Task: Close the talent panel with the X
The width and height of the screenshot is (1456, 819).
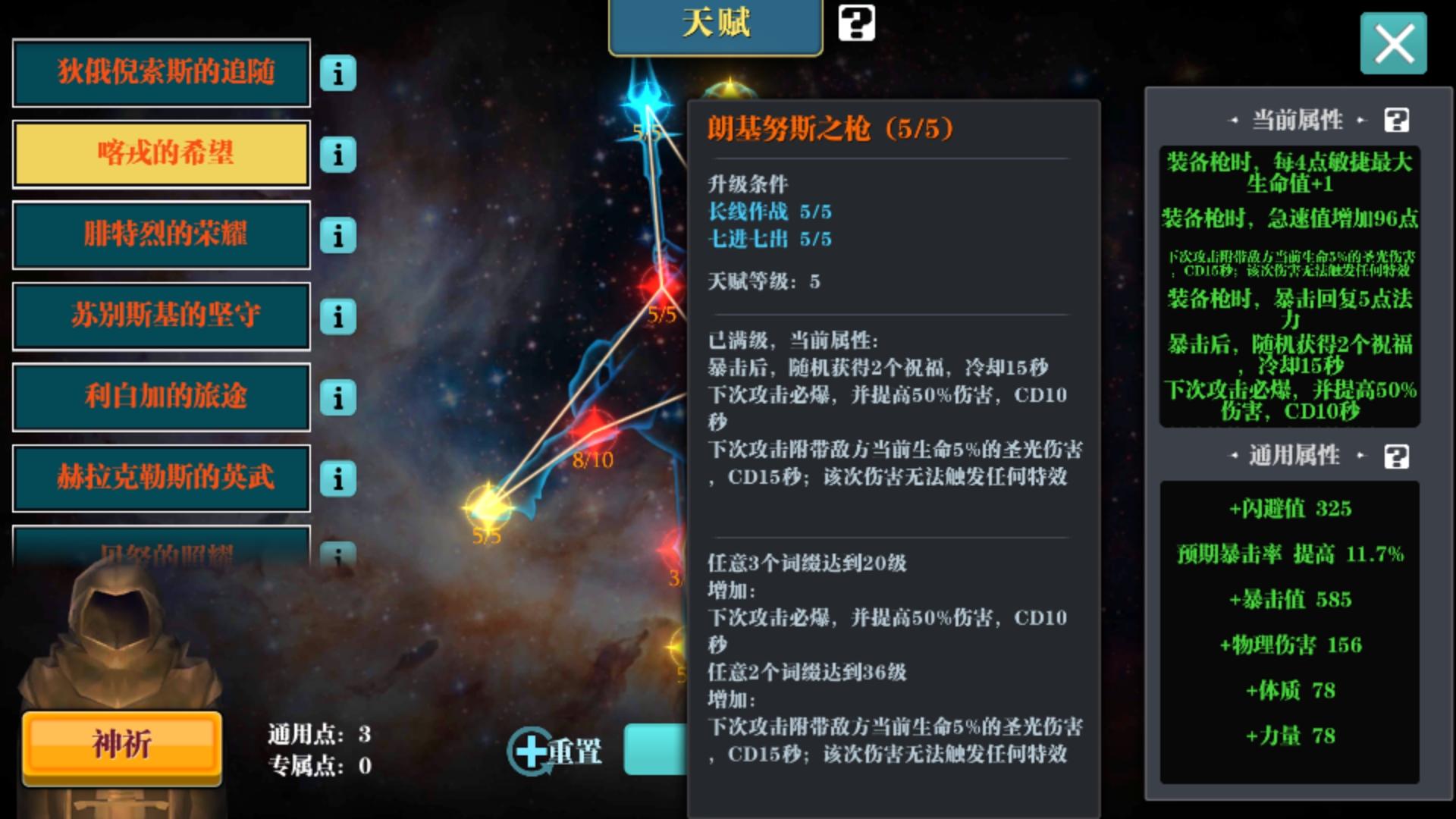Action: point(1394,43)
